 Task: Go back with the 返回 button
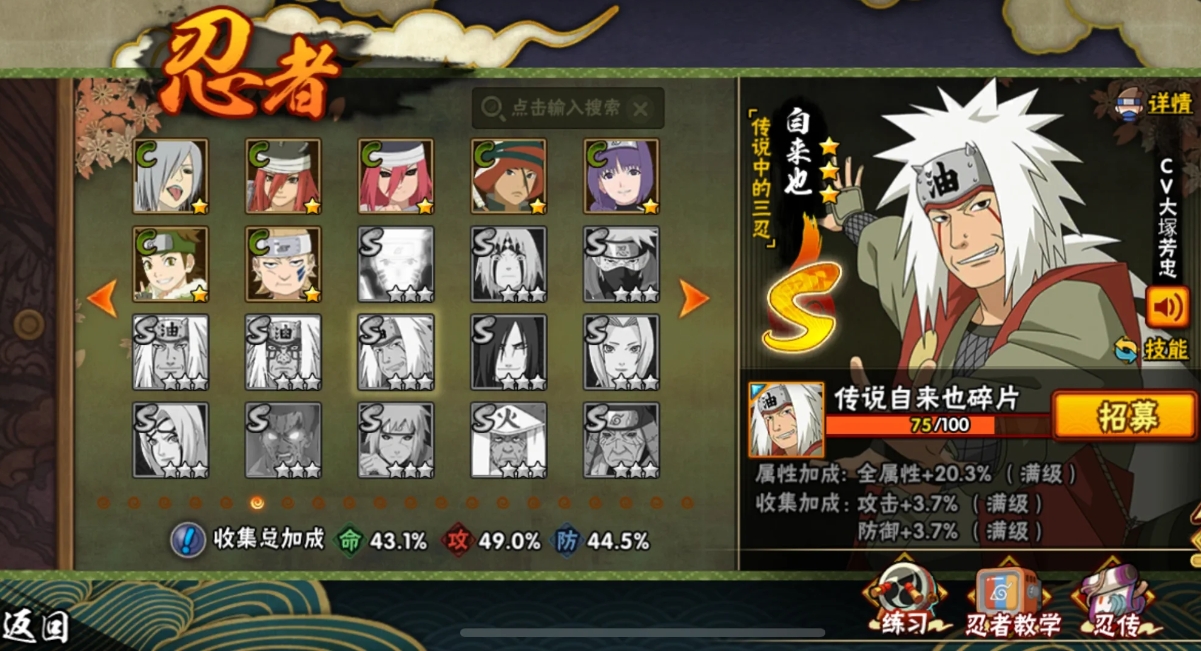[x=36, y=627]
